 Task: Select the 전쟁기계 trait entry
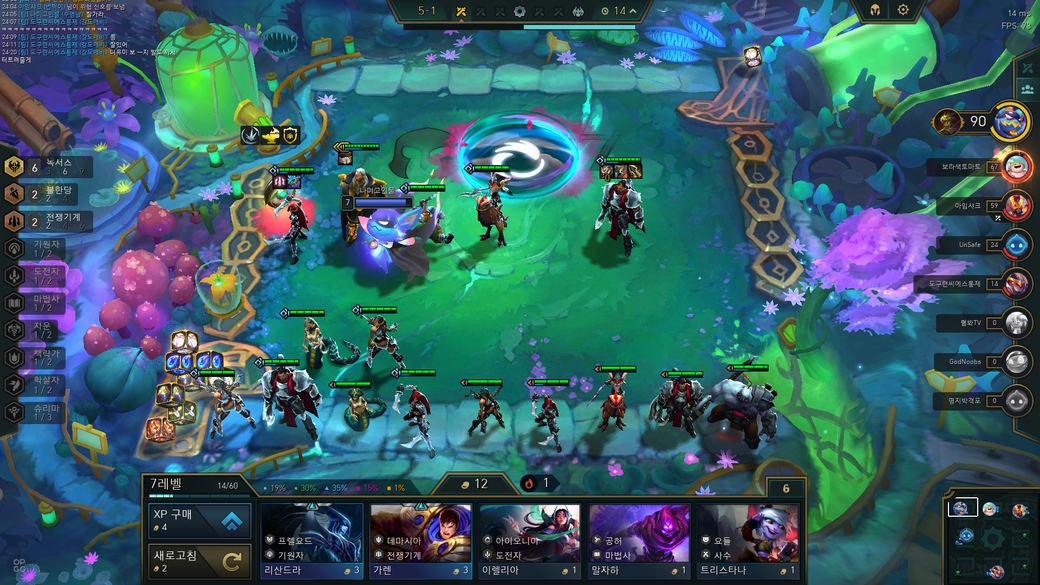pyautogui.click(x=50, y=221)
